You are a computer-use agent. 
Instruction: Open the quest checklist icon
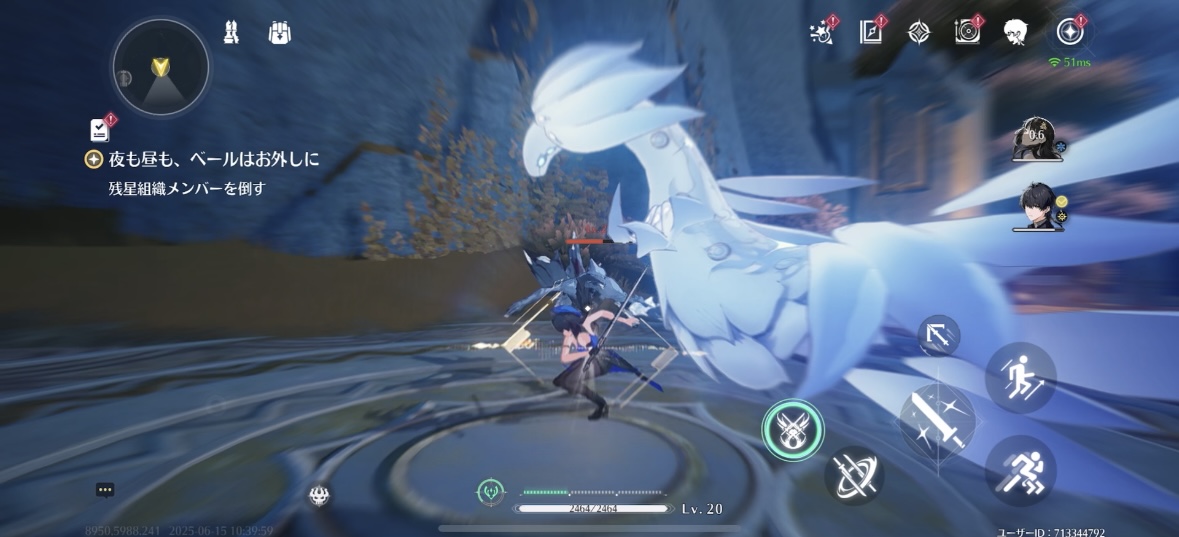coord(100,129)
